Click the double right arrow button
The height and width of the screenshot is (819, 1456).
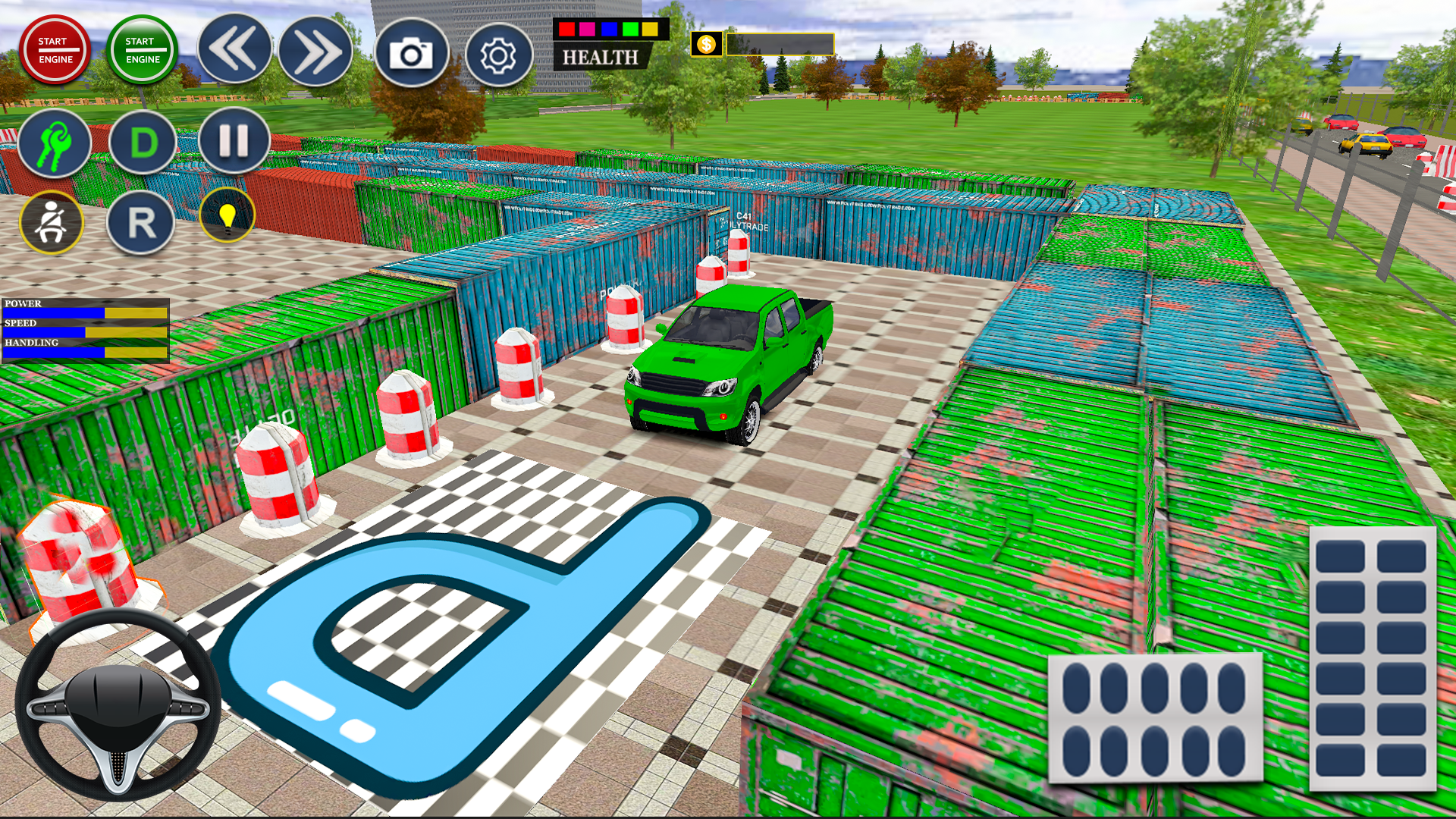pos(315,52)
